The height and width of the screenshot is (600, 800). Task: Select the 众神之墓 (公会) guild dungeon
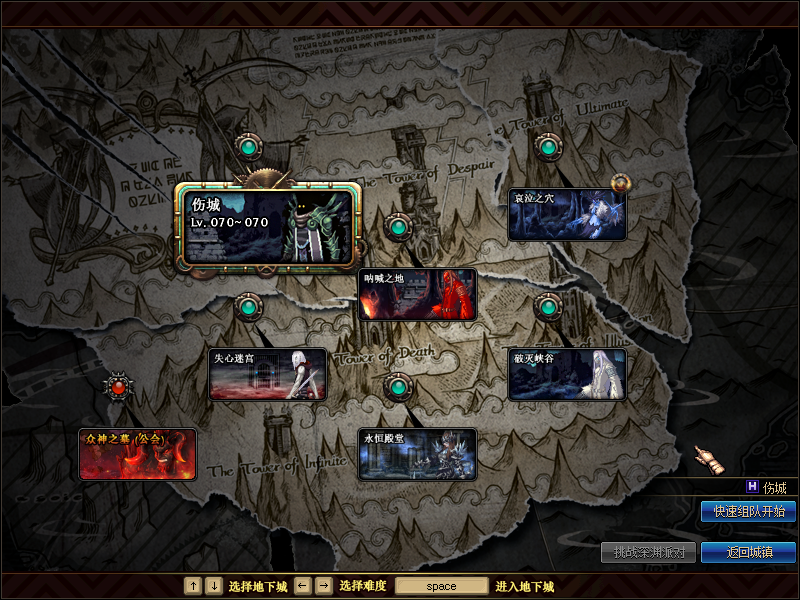(x=138, y=454)
